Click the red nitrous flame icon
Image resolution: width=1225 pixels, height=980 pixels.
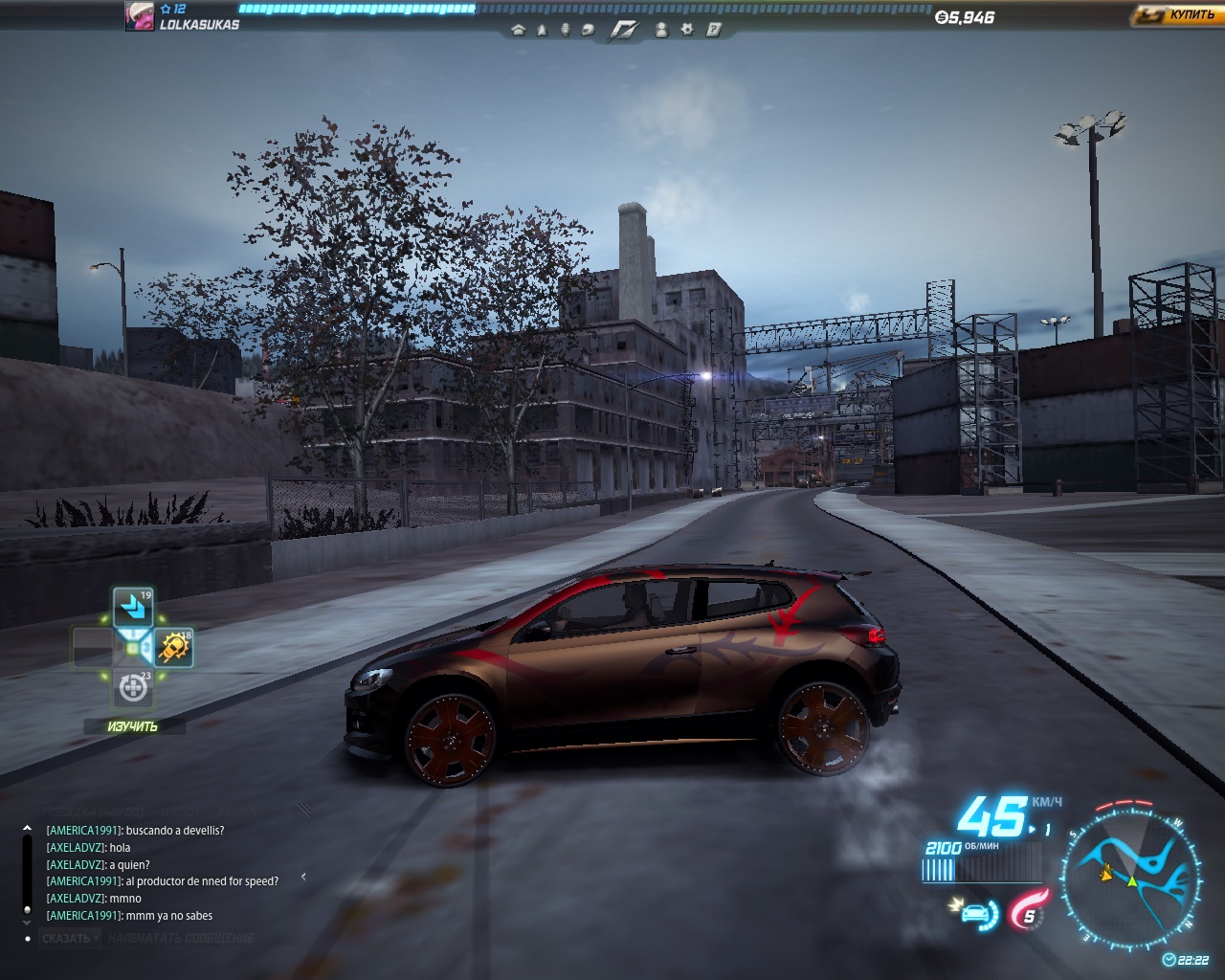click(1029, 909)
